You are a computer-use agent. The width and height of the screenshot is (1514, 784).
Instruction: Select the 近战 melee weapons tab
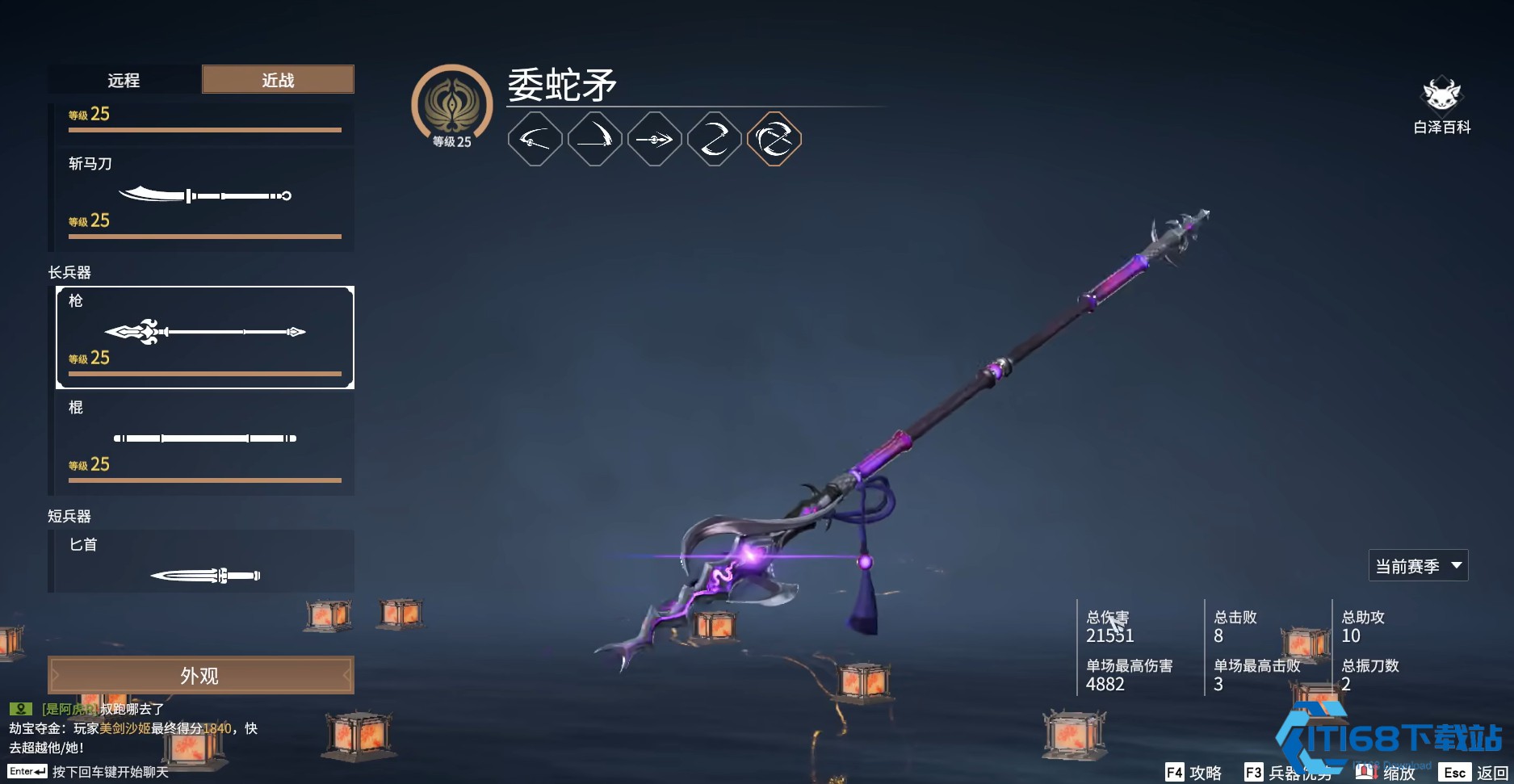pyautogui.click(x=278, y=80)
